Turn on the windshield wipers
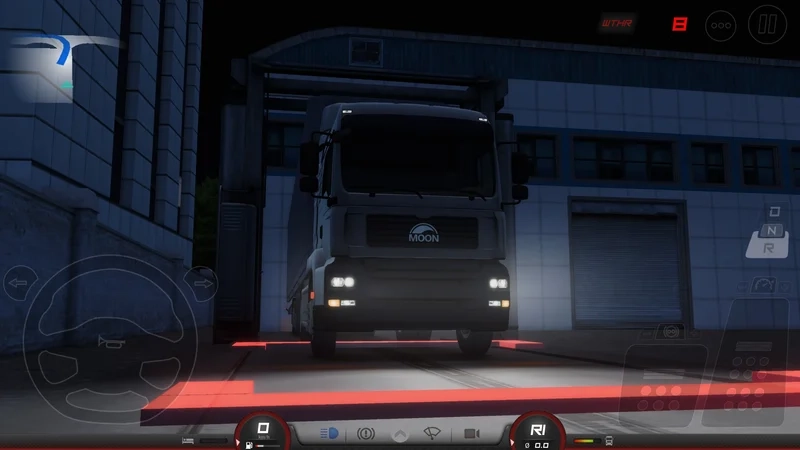The height and width of the screenshot is (450, 800). [x=434, y=434]
